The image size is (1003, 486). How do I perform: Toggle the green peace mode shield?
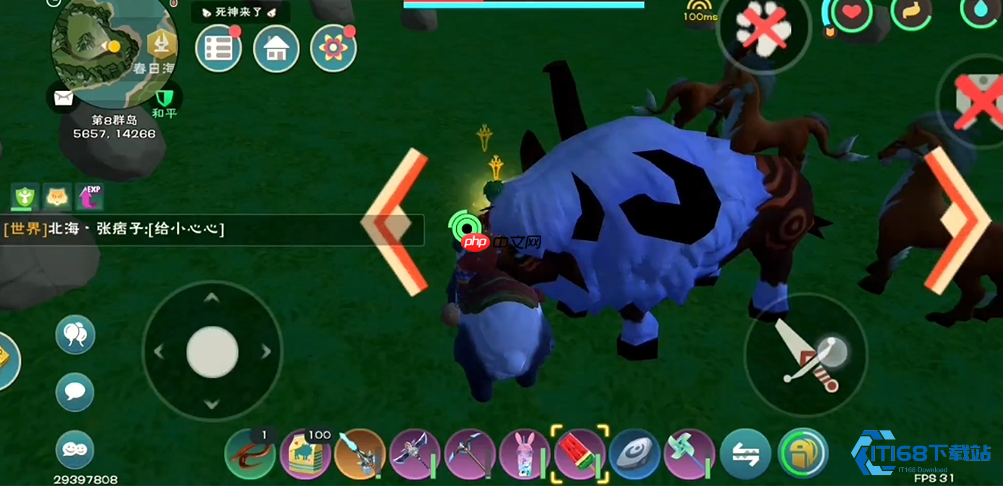(165, 97)
